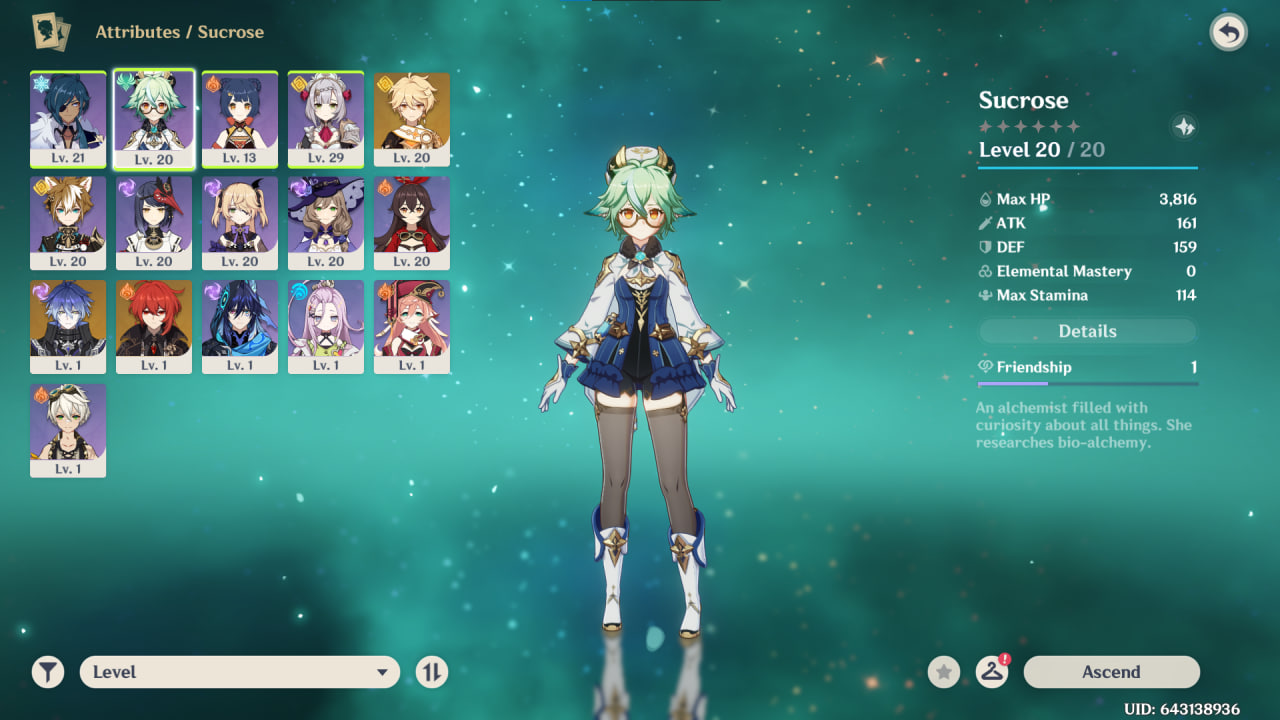
Task: Go back using the return arrow
Action: [x=1228, y=33]
